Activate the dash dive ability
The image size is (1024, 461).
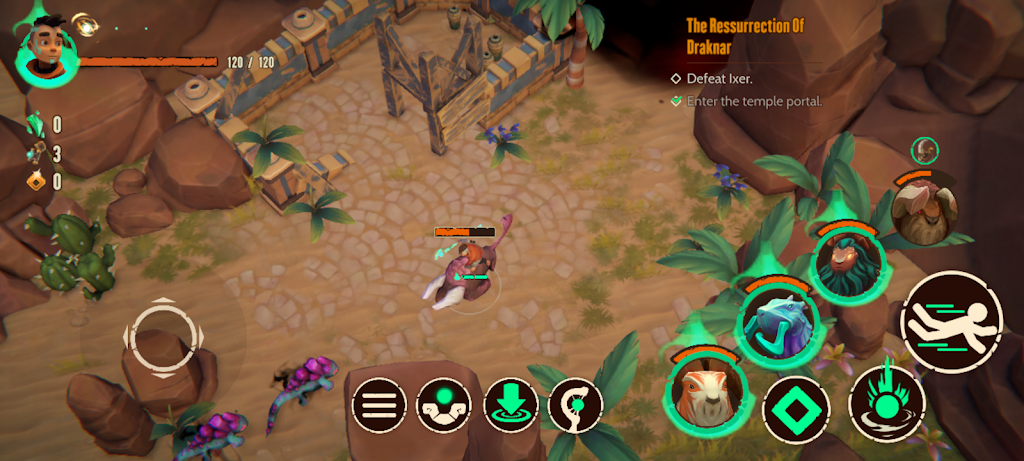pos(951,323)
